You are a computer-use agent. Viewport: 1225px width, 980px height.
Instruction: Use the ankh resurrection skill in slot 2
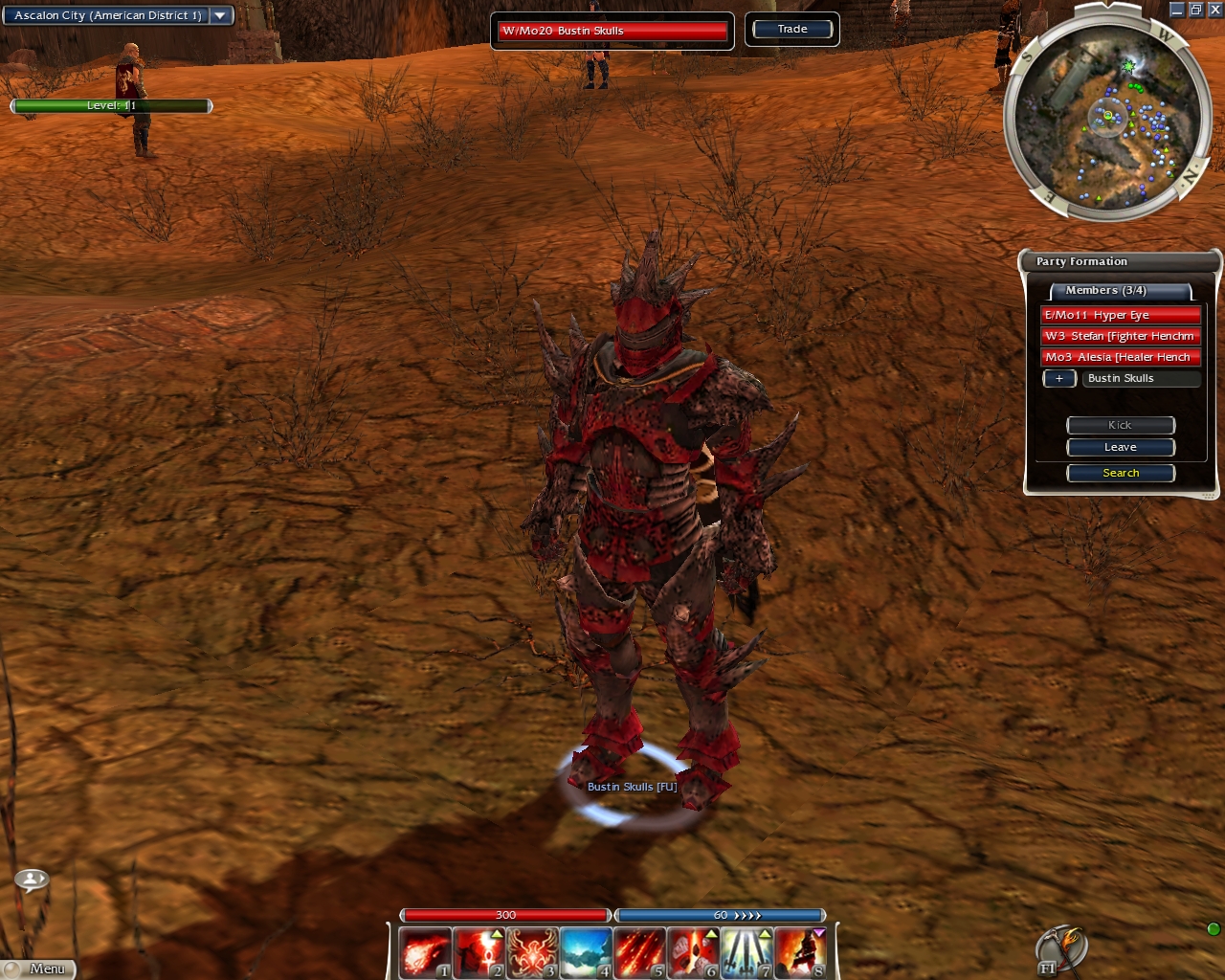(x=478, y=953)
